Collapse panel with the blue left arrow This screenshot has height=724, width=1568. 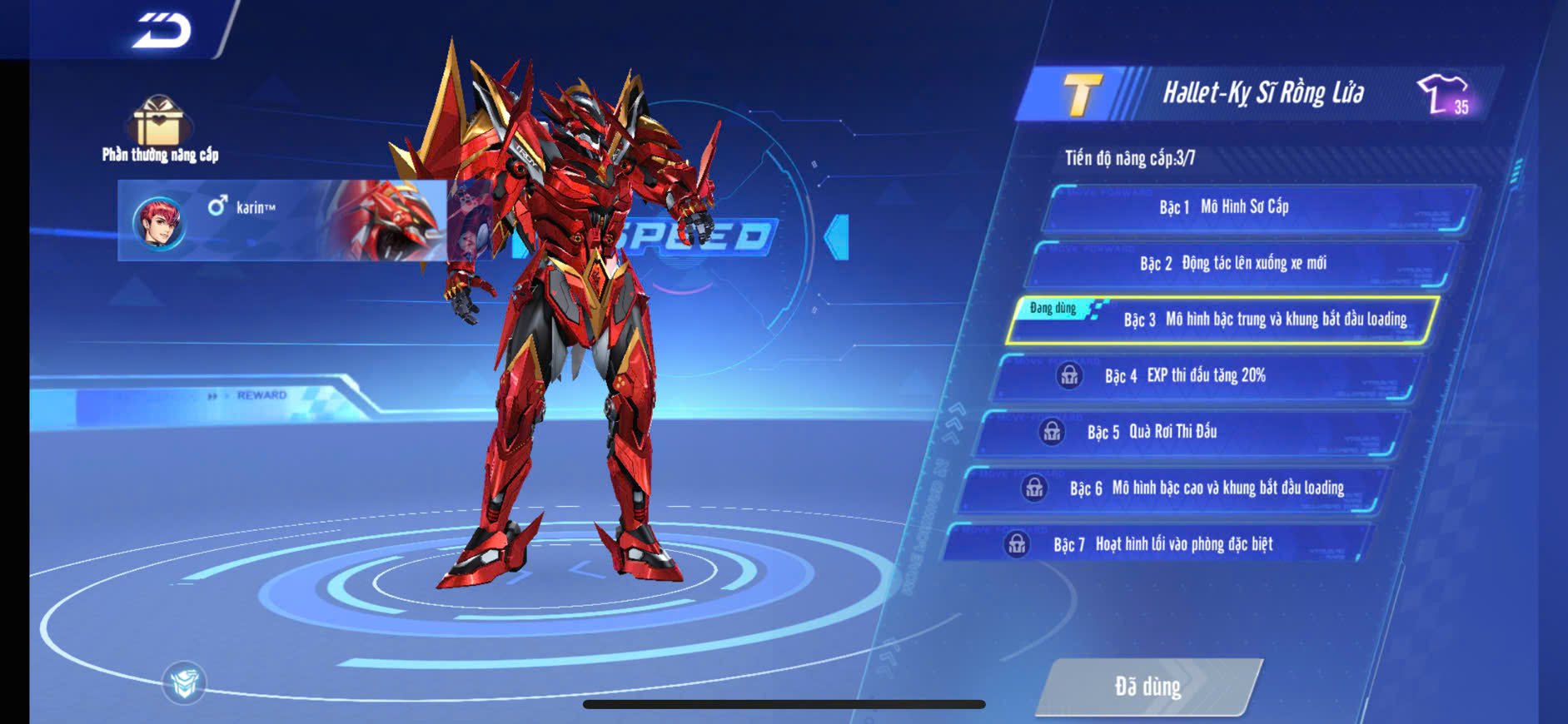pyautogui.click(x=836, y=237)
